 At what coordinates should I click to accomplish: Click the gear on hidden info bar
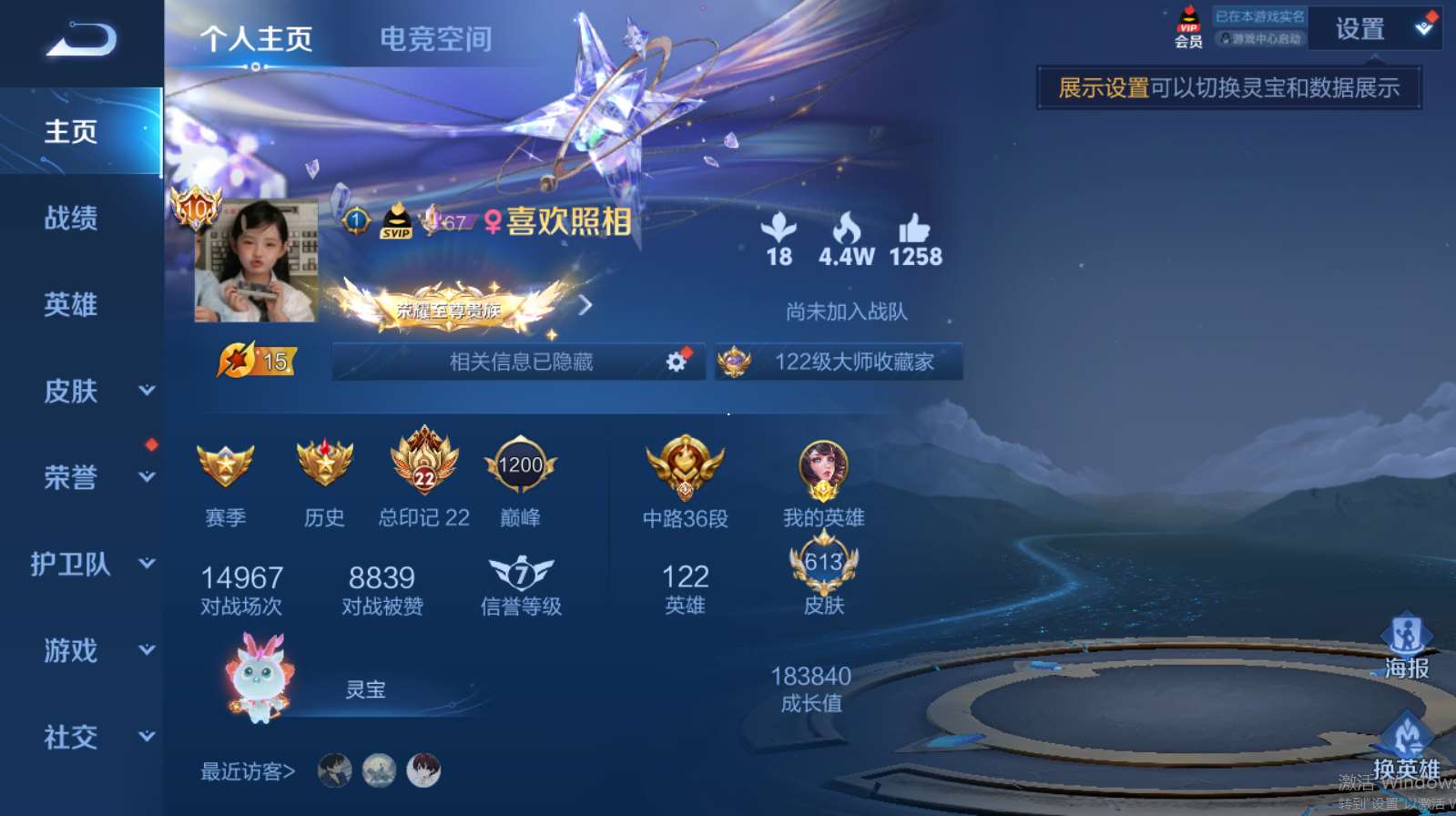click(x=676, y=362)
